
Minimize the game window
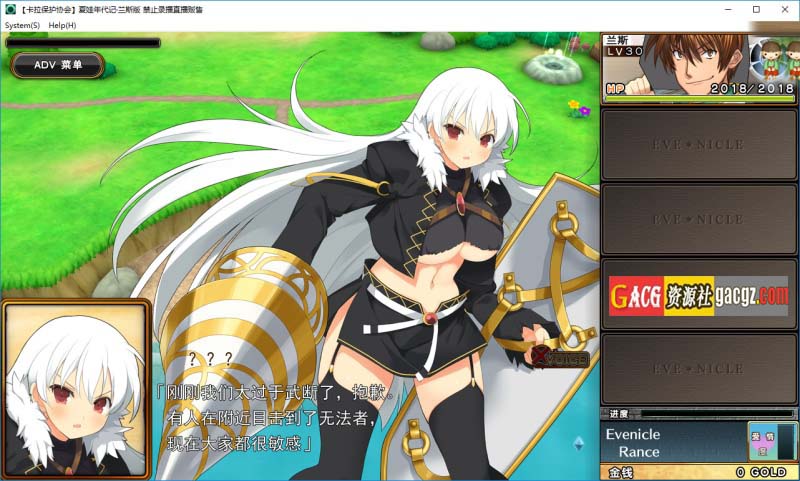coord(726,8)
